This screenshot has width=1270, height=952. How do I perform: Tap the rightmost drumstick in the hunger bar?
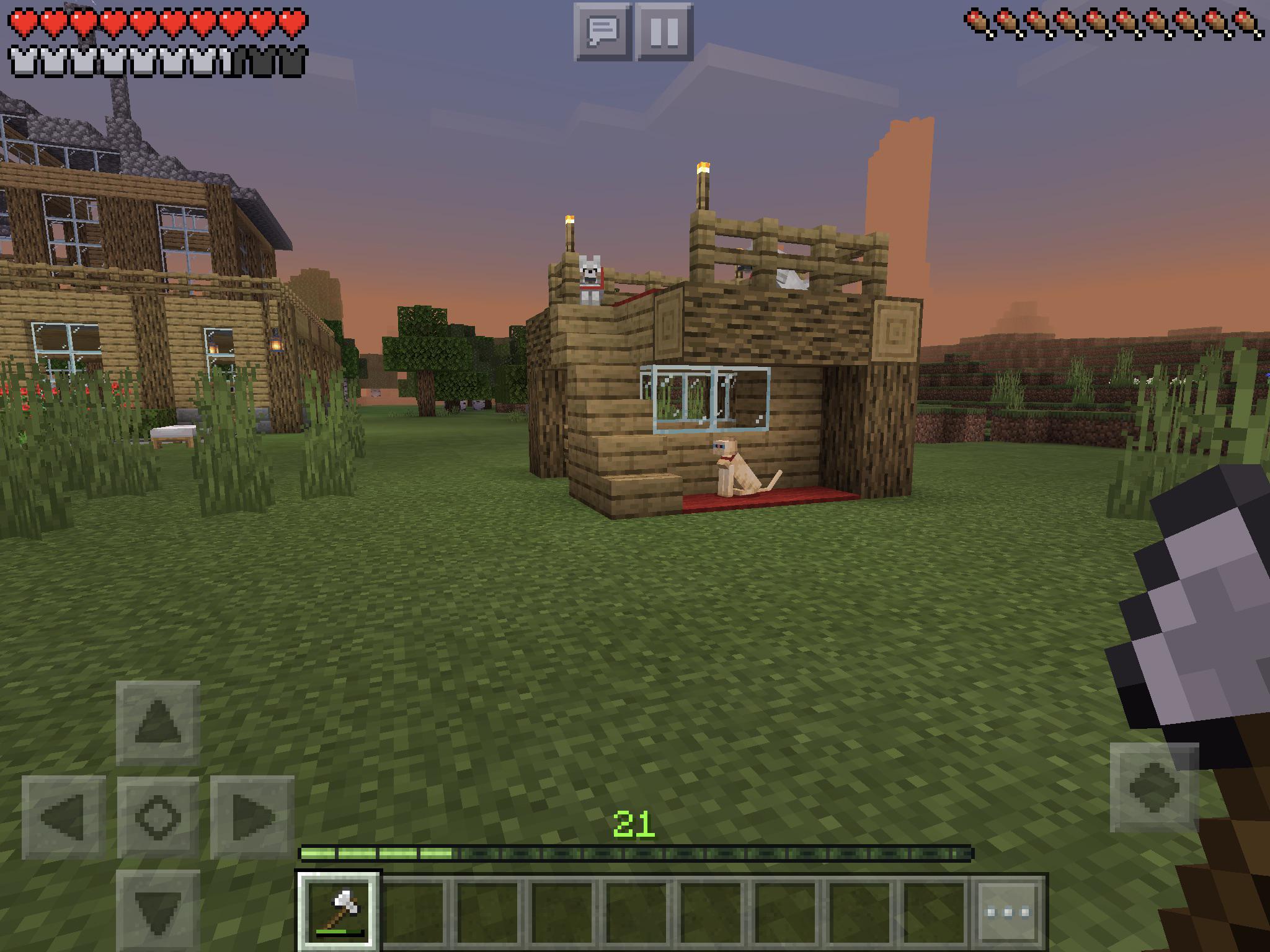click(1244, 22)
